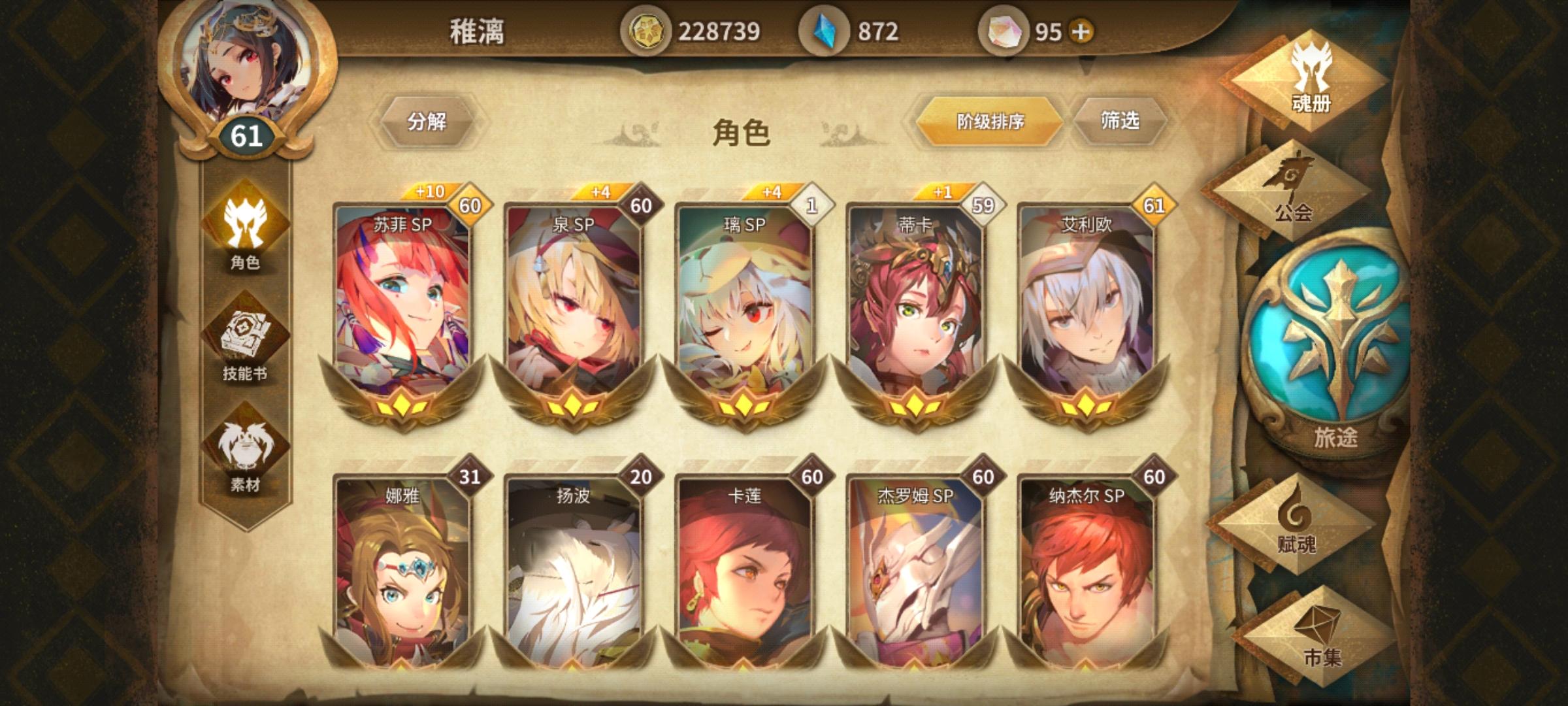This screenshot has width=1568, height=706.
Task: Click the gold coin currency icon
Action: click(651, 30)
